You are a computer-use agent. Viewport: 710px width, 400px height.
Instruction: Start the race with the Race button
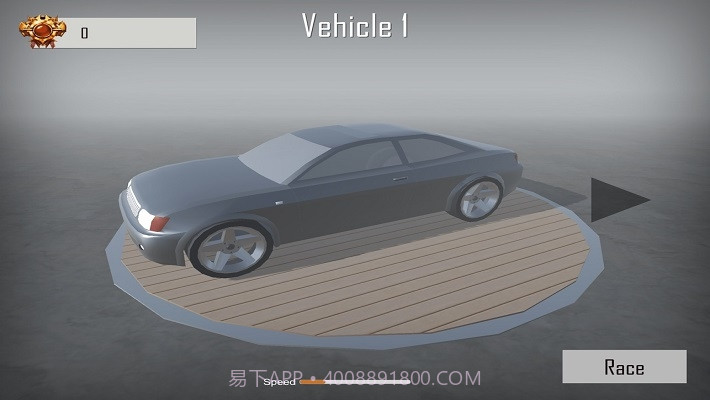pos(624,367)
